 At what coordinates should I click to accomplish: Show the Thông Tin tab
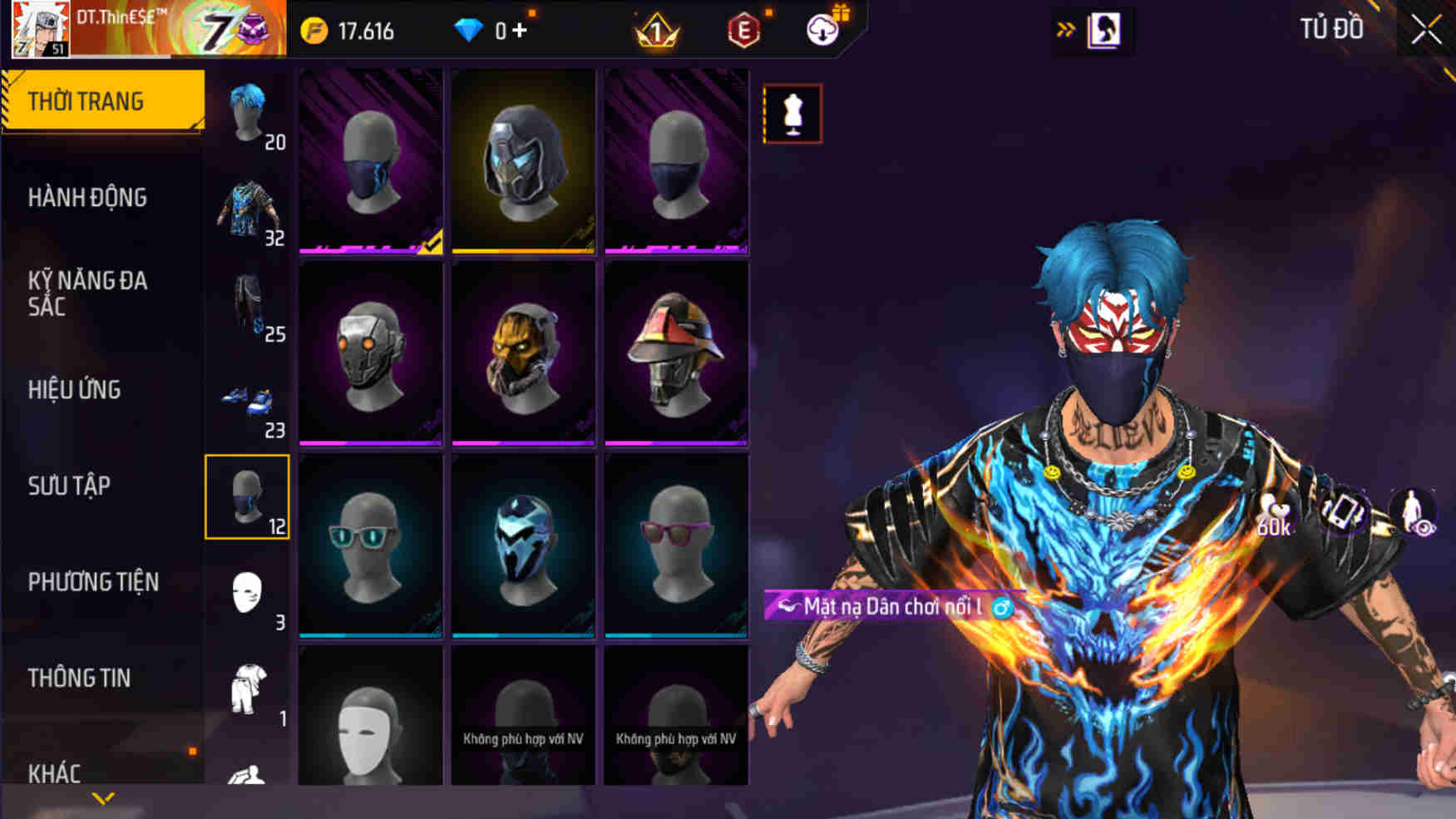pyautogui.click(x=79, y=678)
